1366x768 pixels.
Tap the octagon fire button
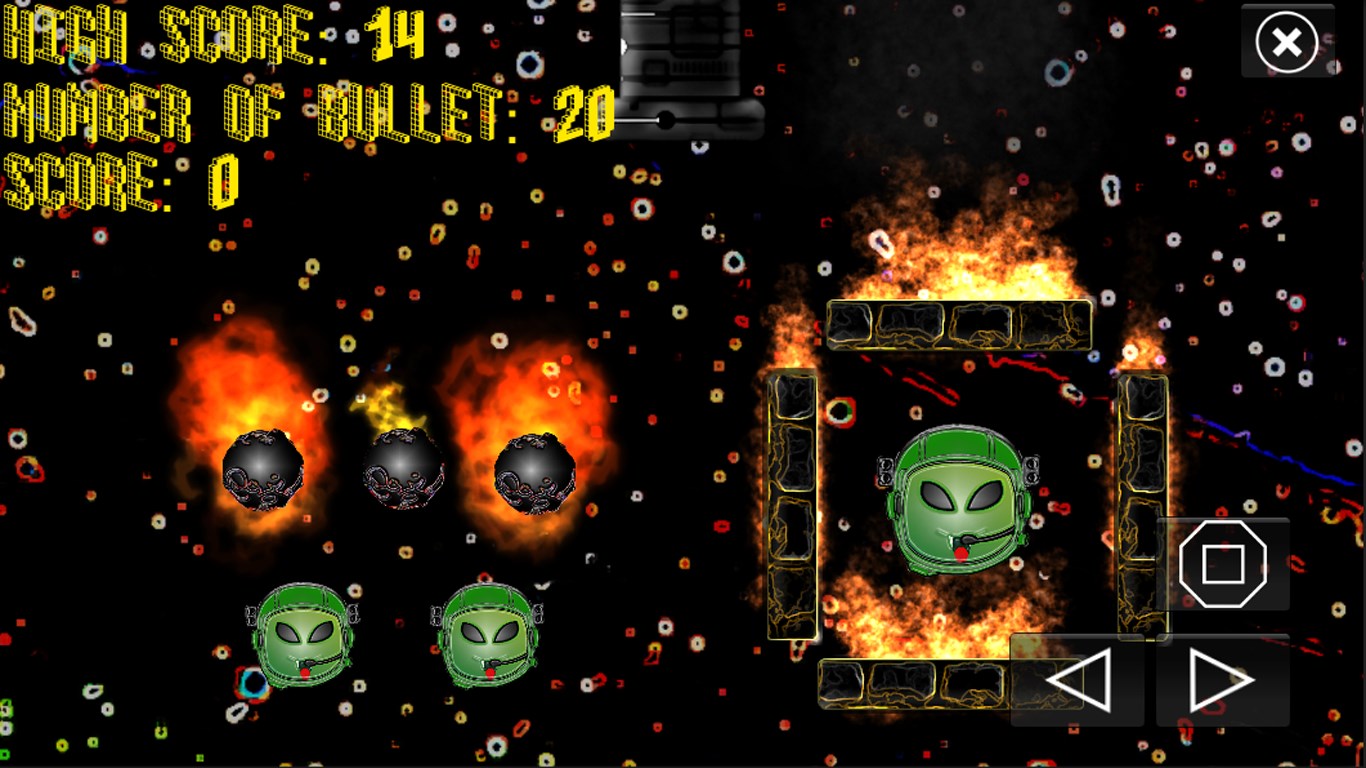coord(1222,565)
